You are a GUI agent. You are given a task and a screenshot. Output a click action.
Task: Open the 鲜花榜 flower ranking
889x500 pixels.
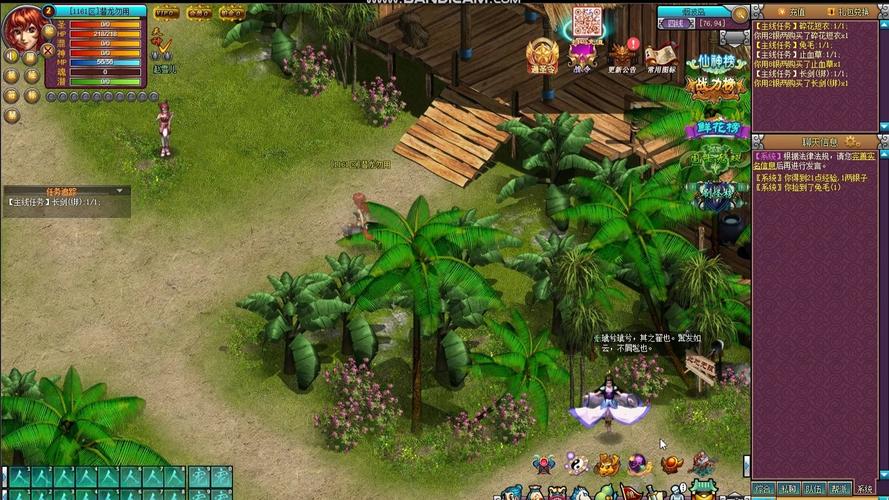714,131
